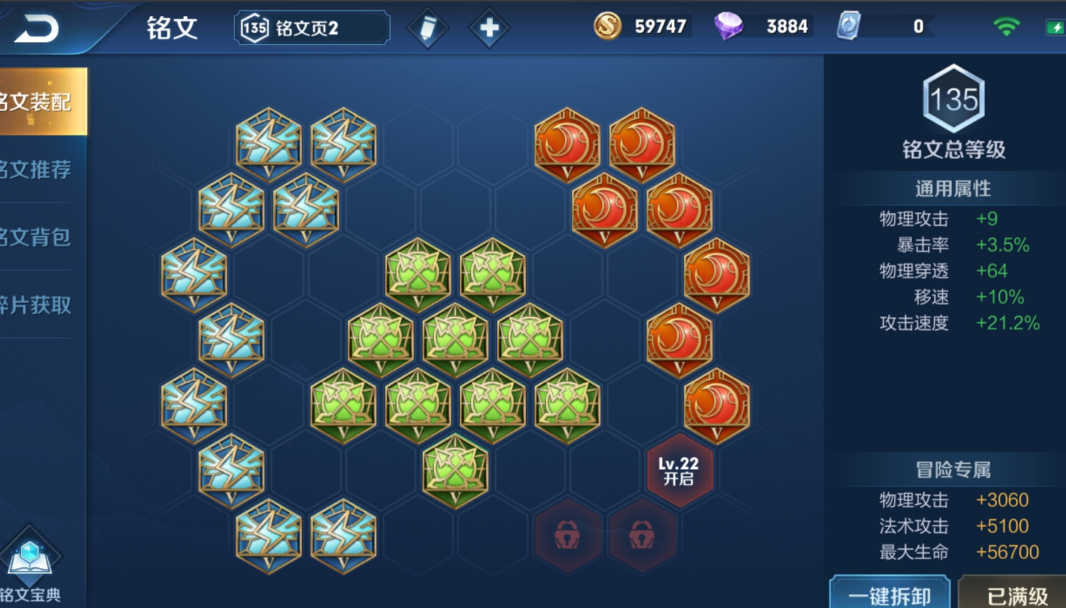Switch to the 铭文推荐 tab
The image size is (1066, 608).
point(40,169)
